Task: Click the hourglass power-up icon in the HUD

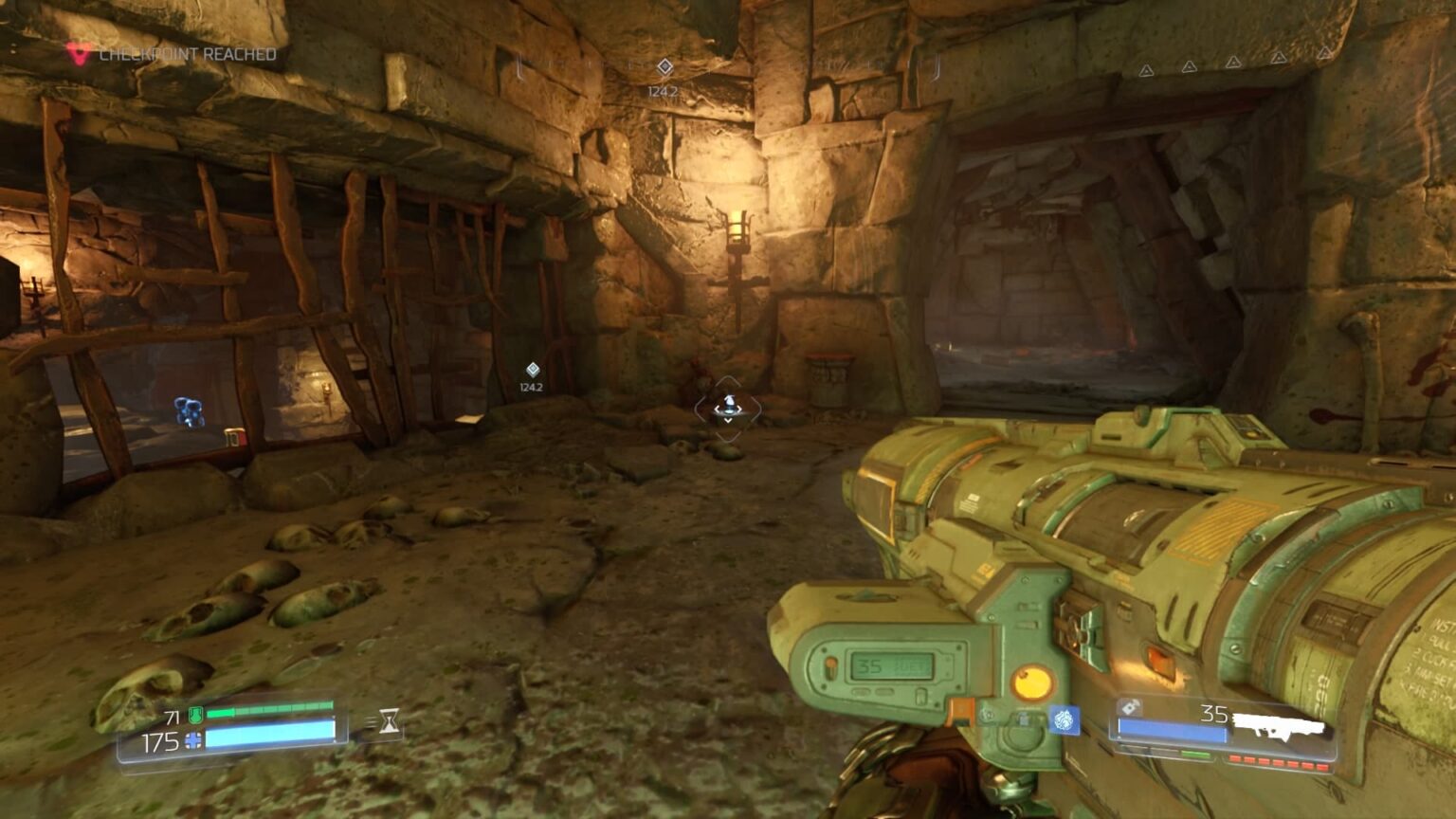Action: point(389,720)
